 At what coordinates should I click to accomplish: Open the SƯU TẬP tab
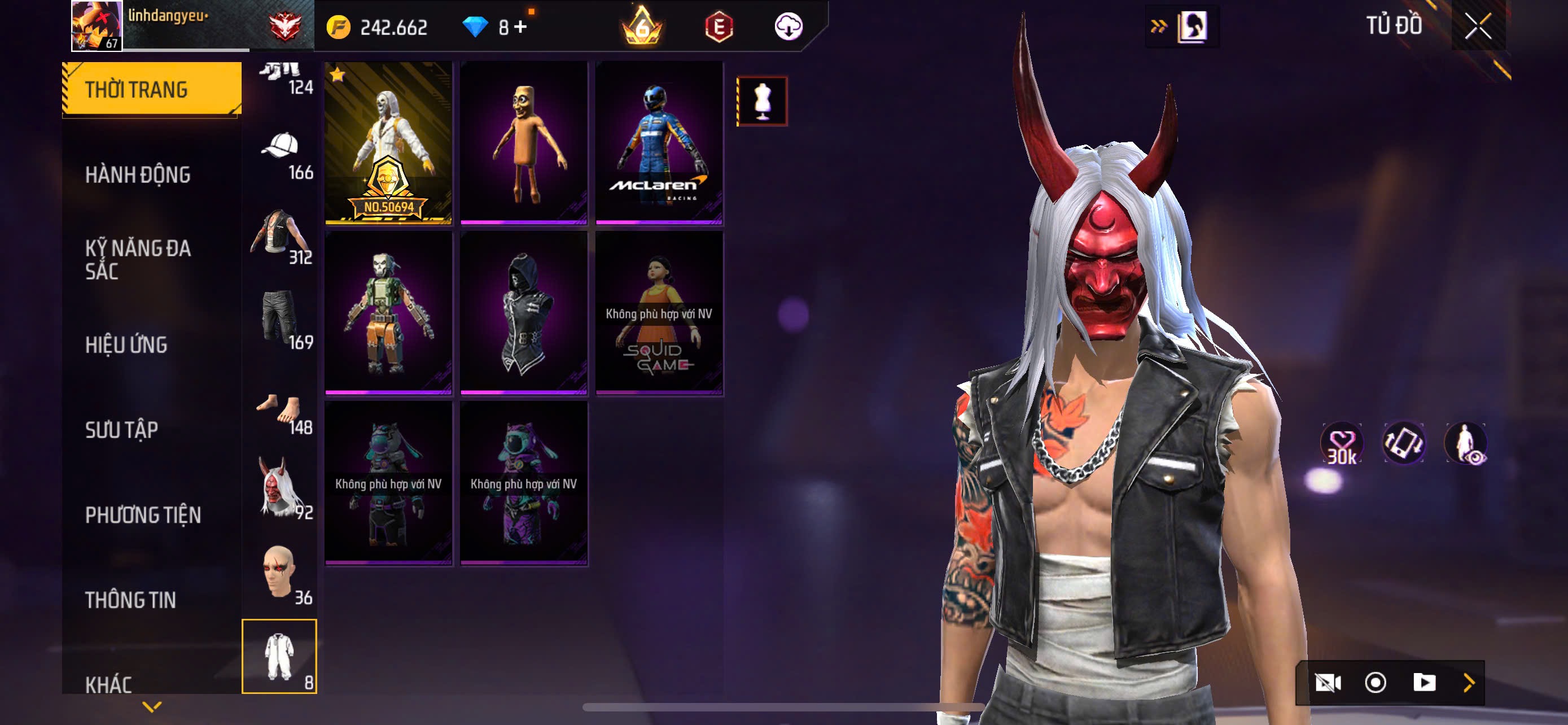tap(122, 430)
